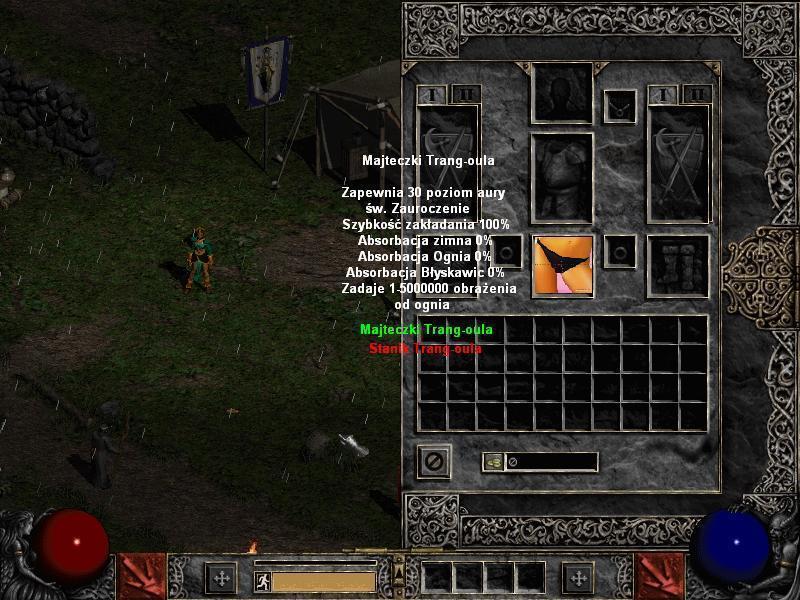The image size is (800, 600).
Task: Select the empty helmet equipment slot
Action: tap(561, 93)
